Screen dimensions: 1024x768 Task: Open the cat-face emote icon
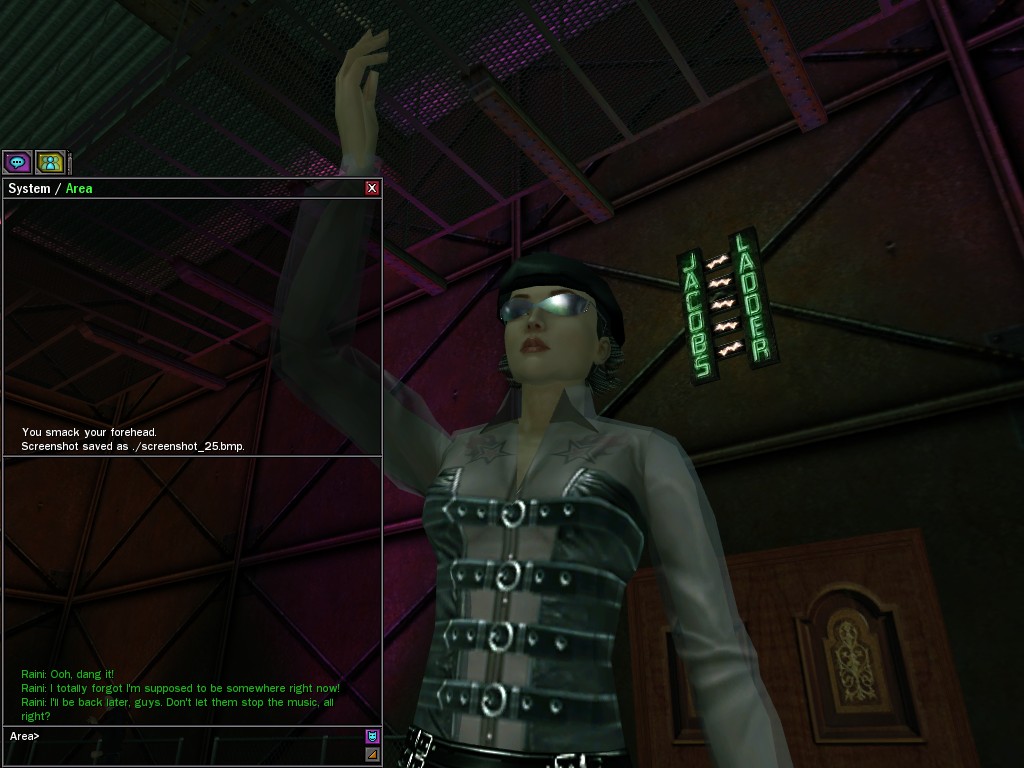pos(372,736)
